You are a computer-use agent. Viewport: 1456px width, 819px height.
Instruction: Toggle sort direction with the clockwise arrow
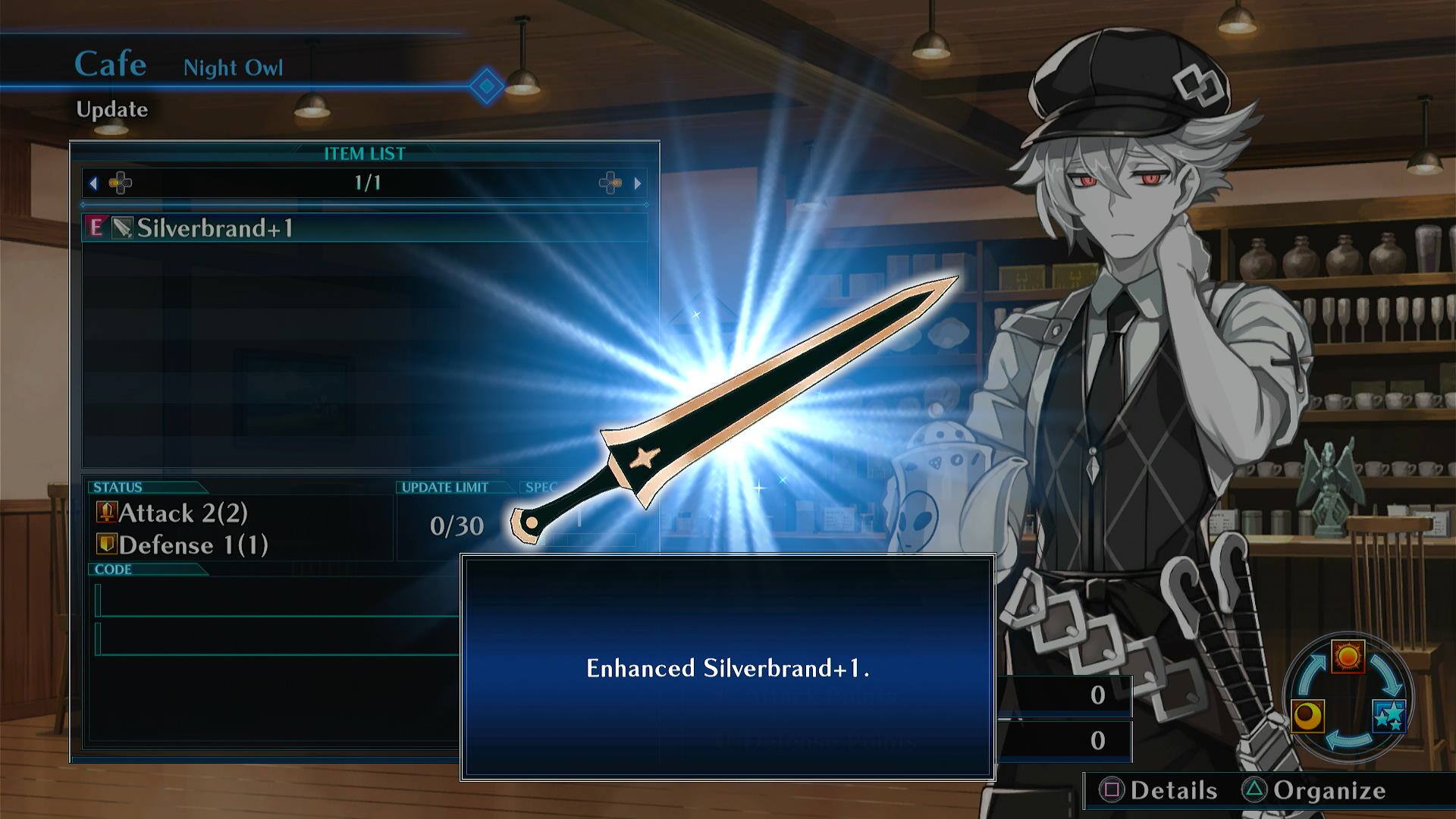tap(1386, 673)
